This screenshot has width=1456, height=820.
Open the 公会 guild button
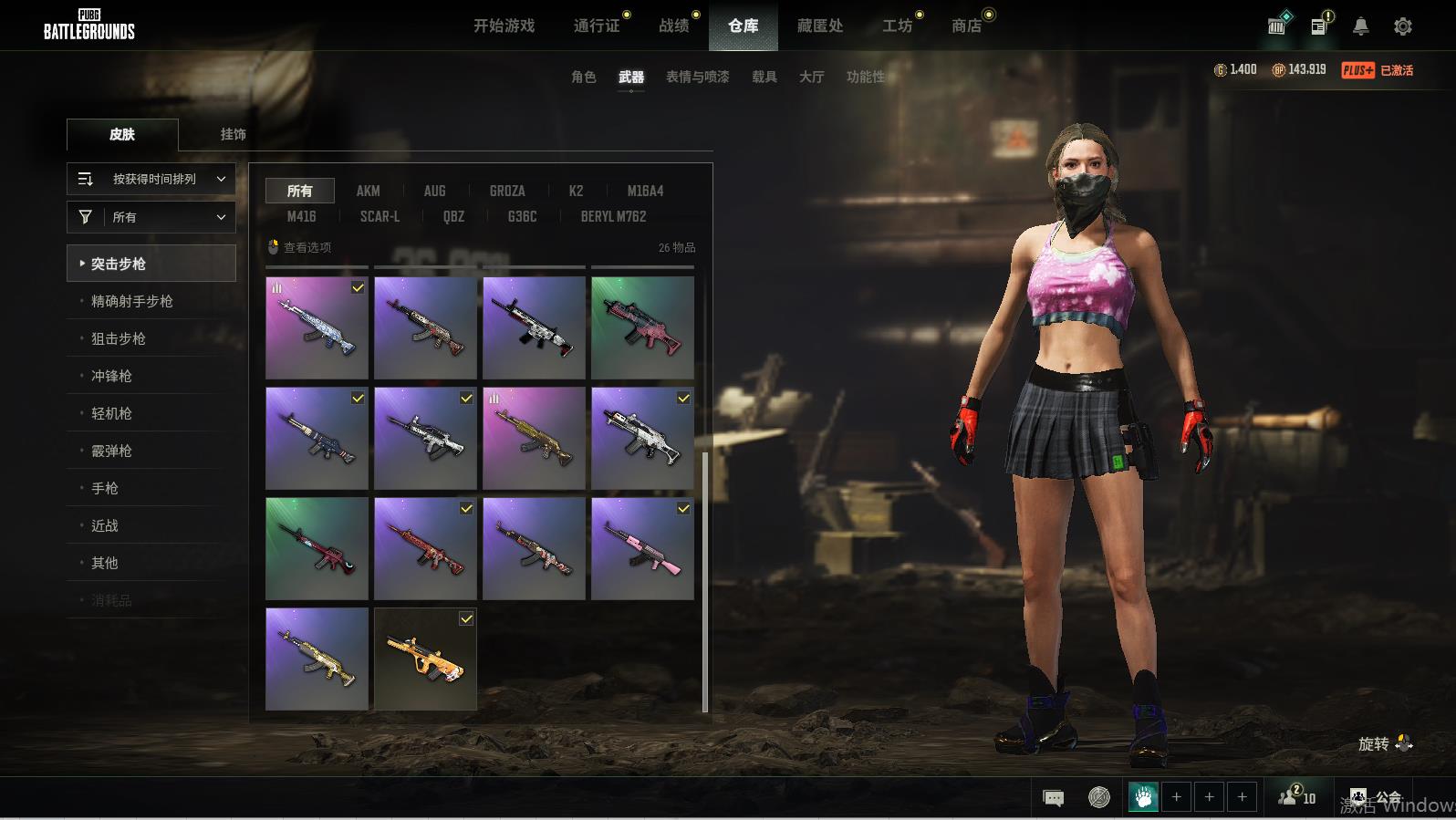[x=1376, y=797]
